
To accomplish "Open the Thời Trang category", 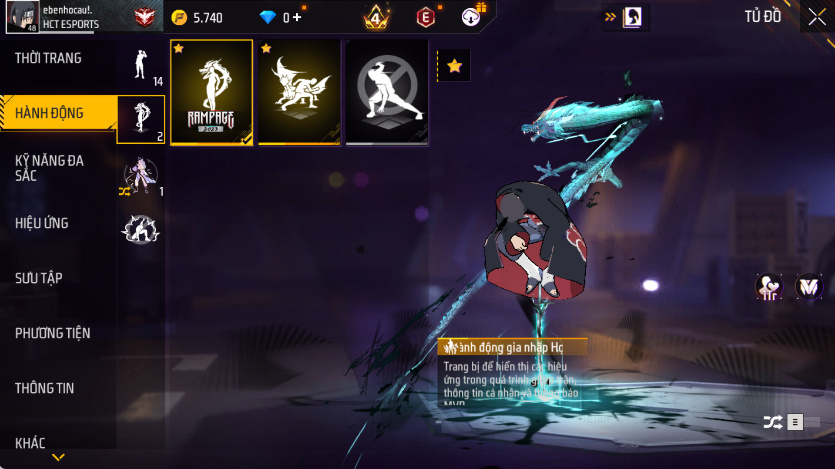I will pos(50,58).
